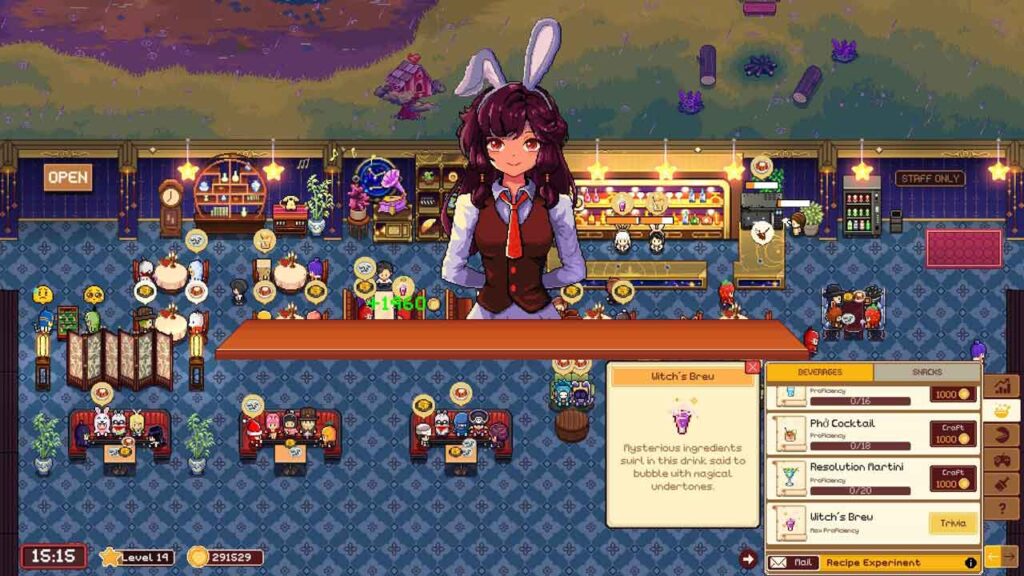Select the crown side tab
Image resolution: width=1024 pixels, height=576 pixels.
pos(1001,410)
